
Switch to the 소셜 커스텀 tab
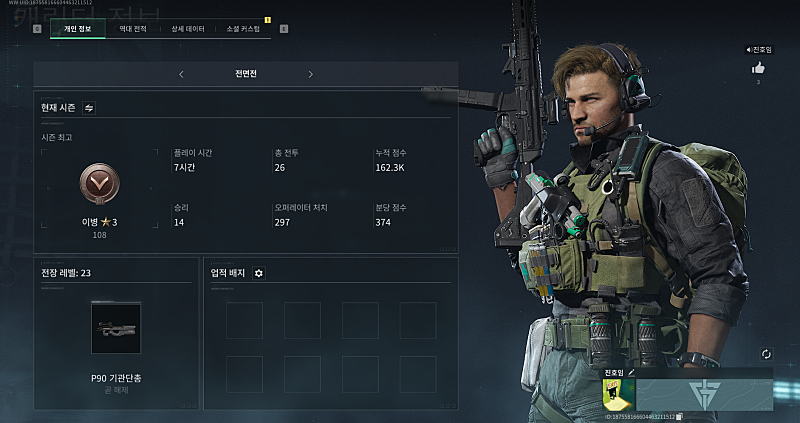(244, 29)
